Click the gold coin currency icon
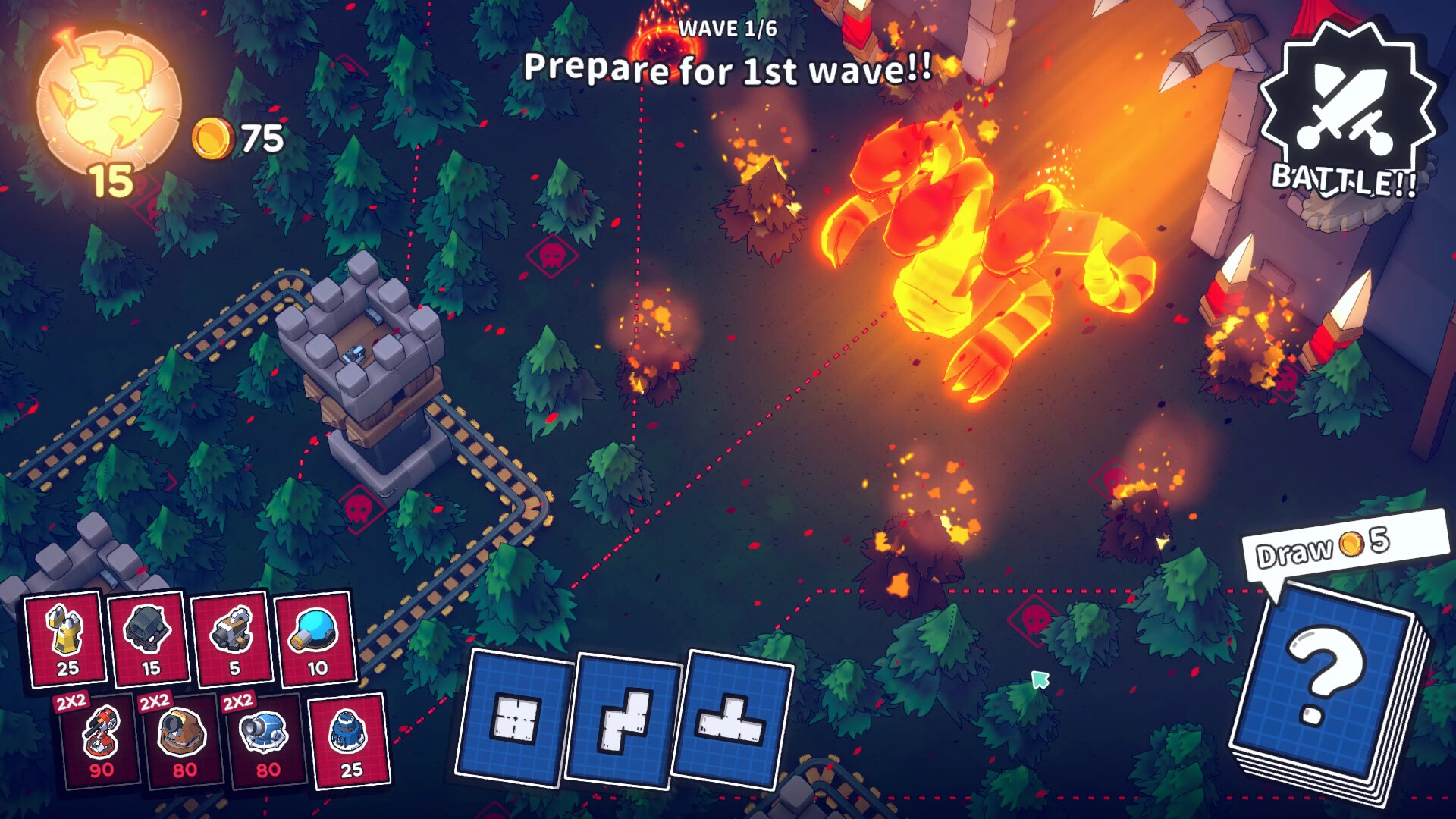Viewport: 1456px width, 819px height. (215, 136)
